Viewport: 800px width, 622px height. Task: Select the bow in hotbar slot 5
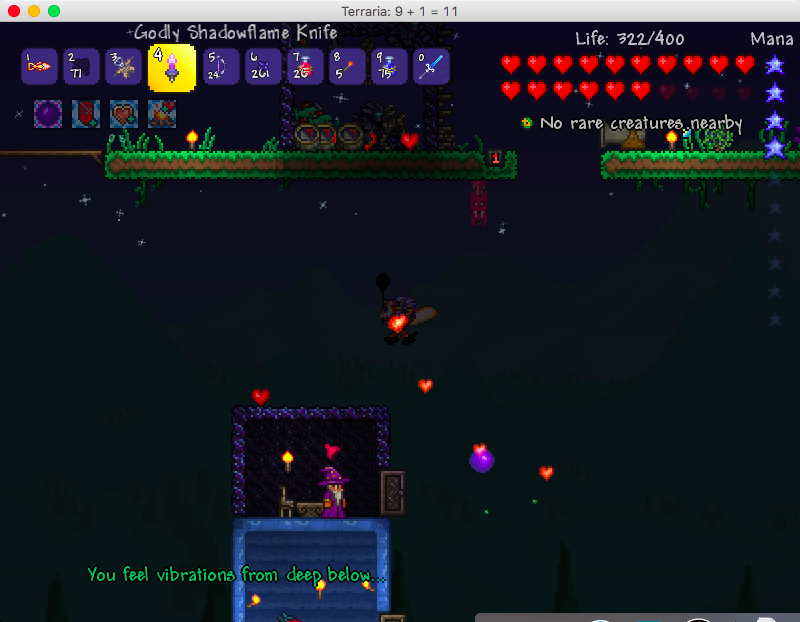221,67
